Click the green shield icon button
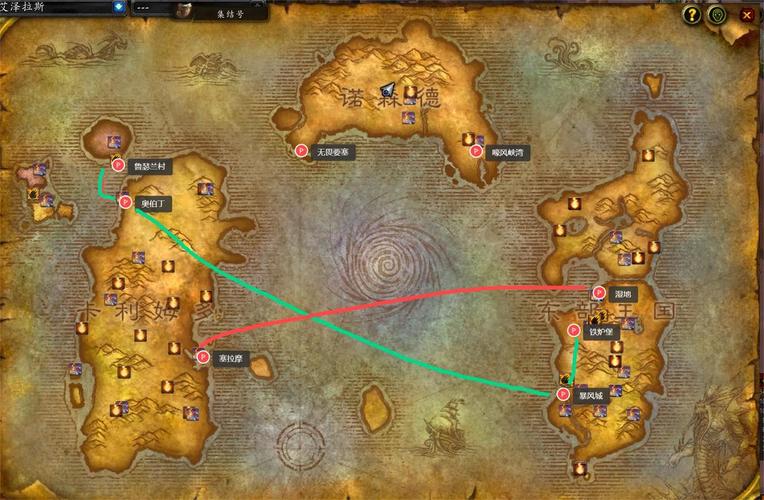 pyautogui.click(x=717, y=15)
